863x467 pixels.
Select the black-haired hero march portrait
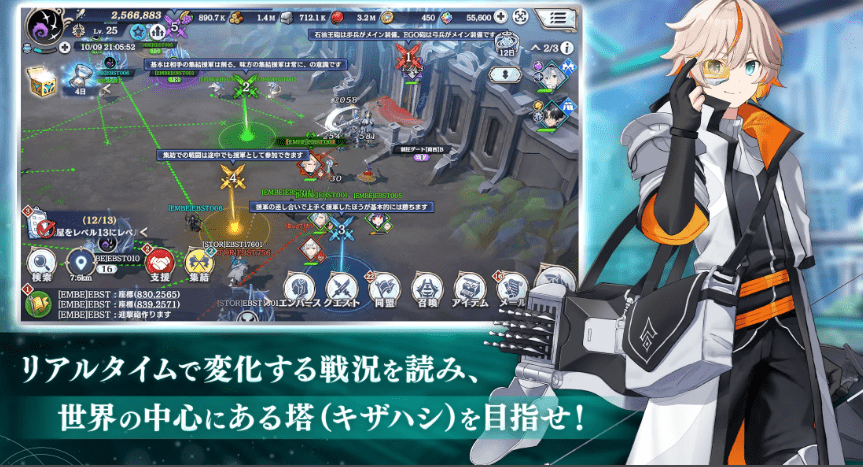coord(548,113)
